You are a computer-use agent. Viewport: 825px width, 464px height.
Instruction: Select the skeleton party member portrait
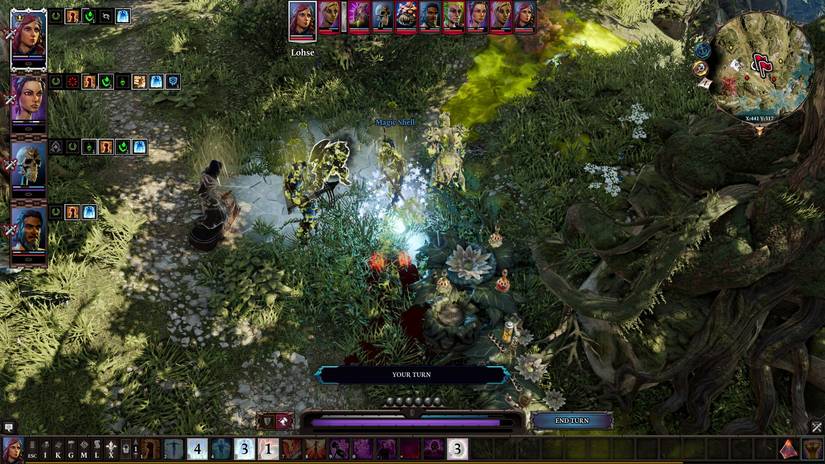coord(28,163)
